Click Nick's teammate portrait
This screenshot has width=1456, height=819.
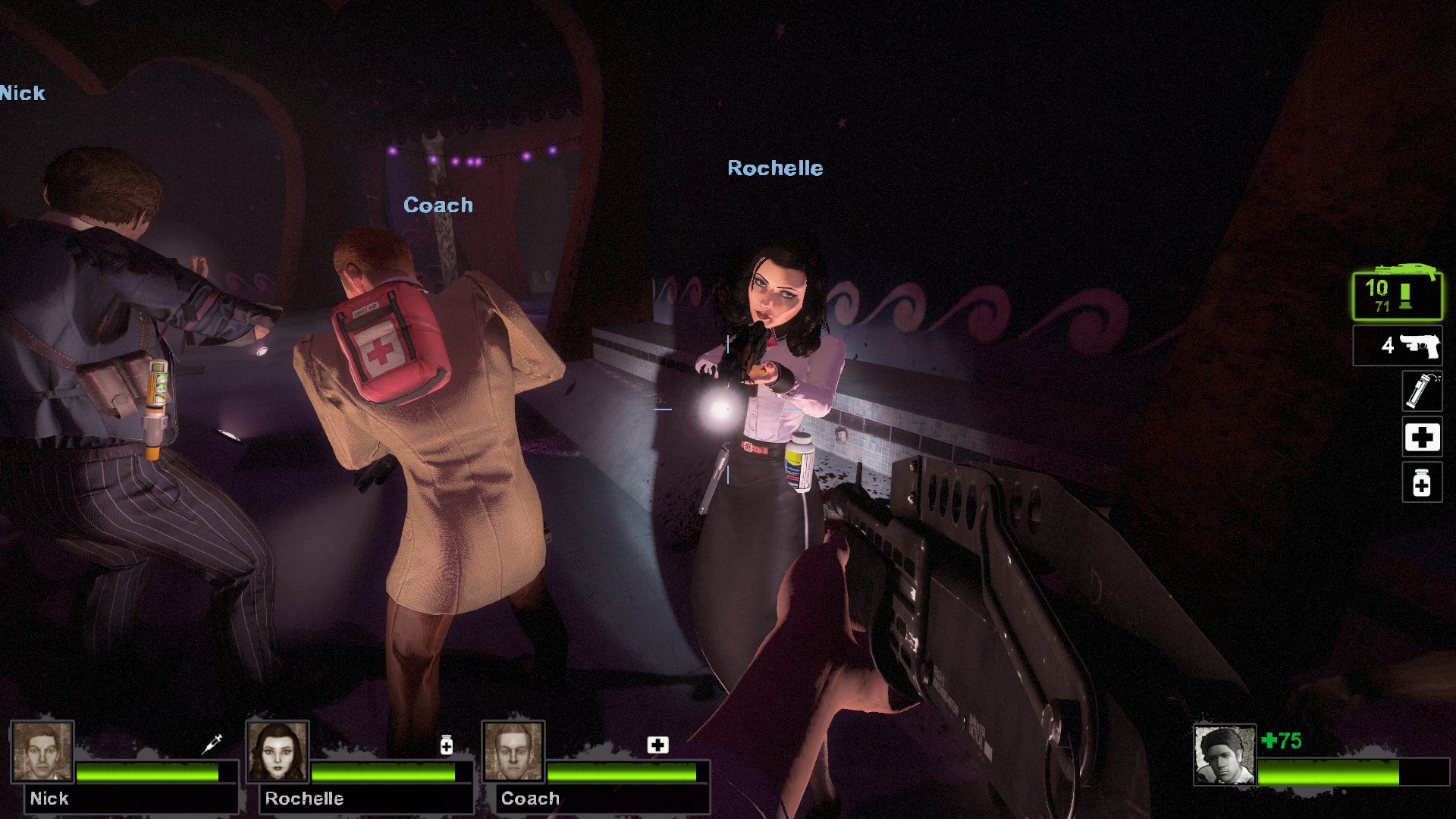tap(42, 751)
